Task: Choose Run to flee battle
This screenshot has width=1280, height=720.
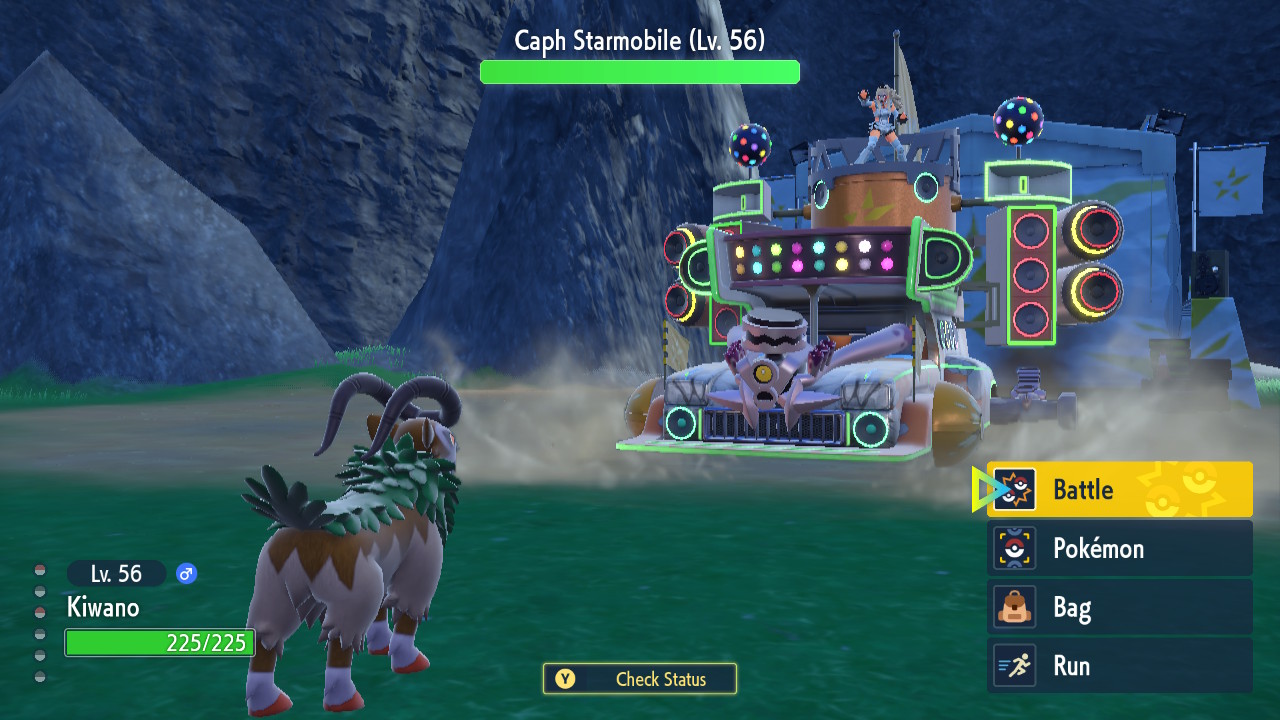Action: 1119,666
